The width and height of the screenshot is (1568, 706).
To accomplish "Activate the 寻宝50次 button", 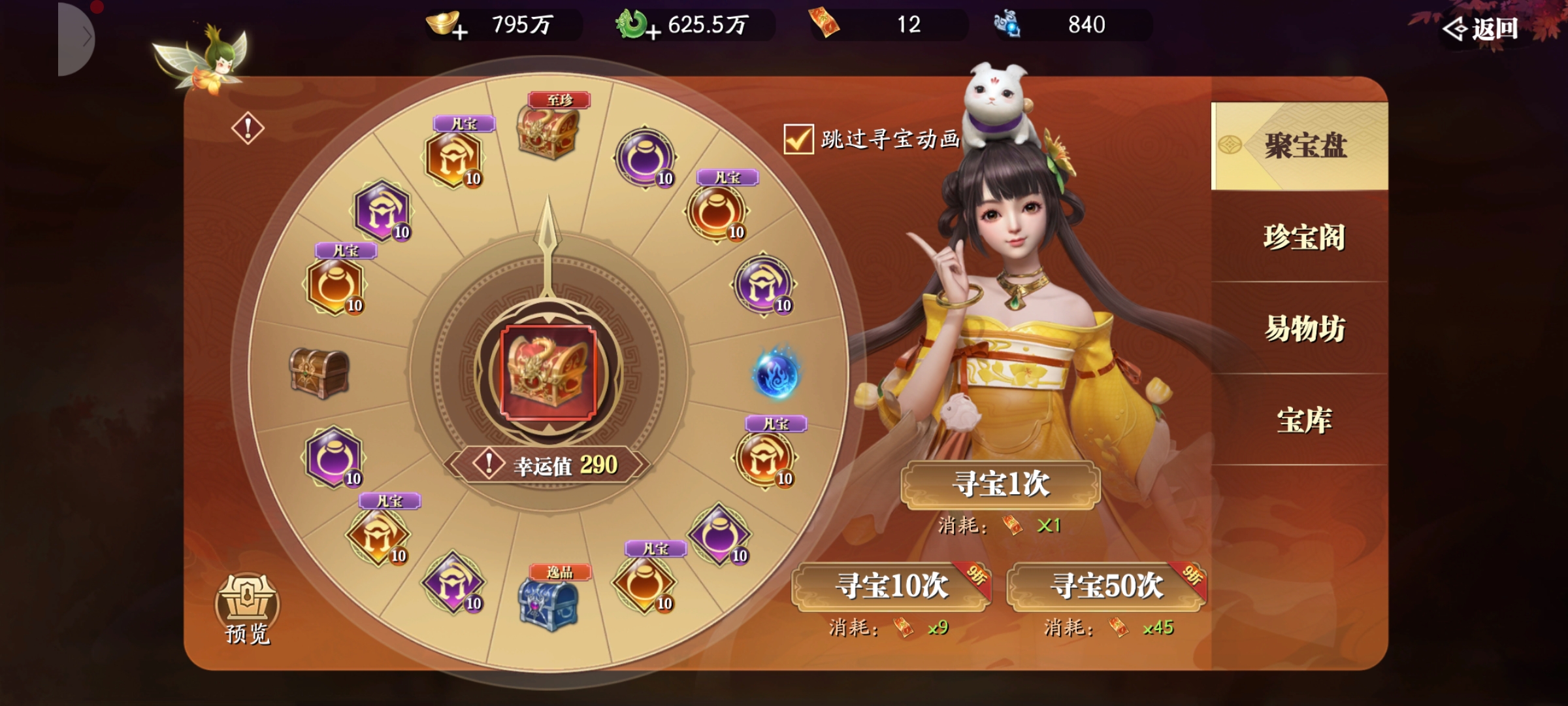I will pyautogui.click(x=1106, y=586).
